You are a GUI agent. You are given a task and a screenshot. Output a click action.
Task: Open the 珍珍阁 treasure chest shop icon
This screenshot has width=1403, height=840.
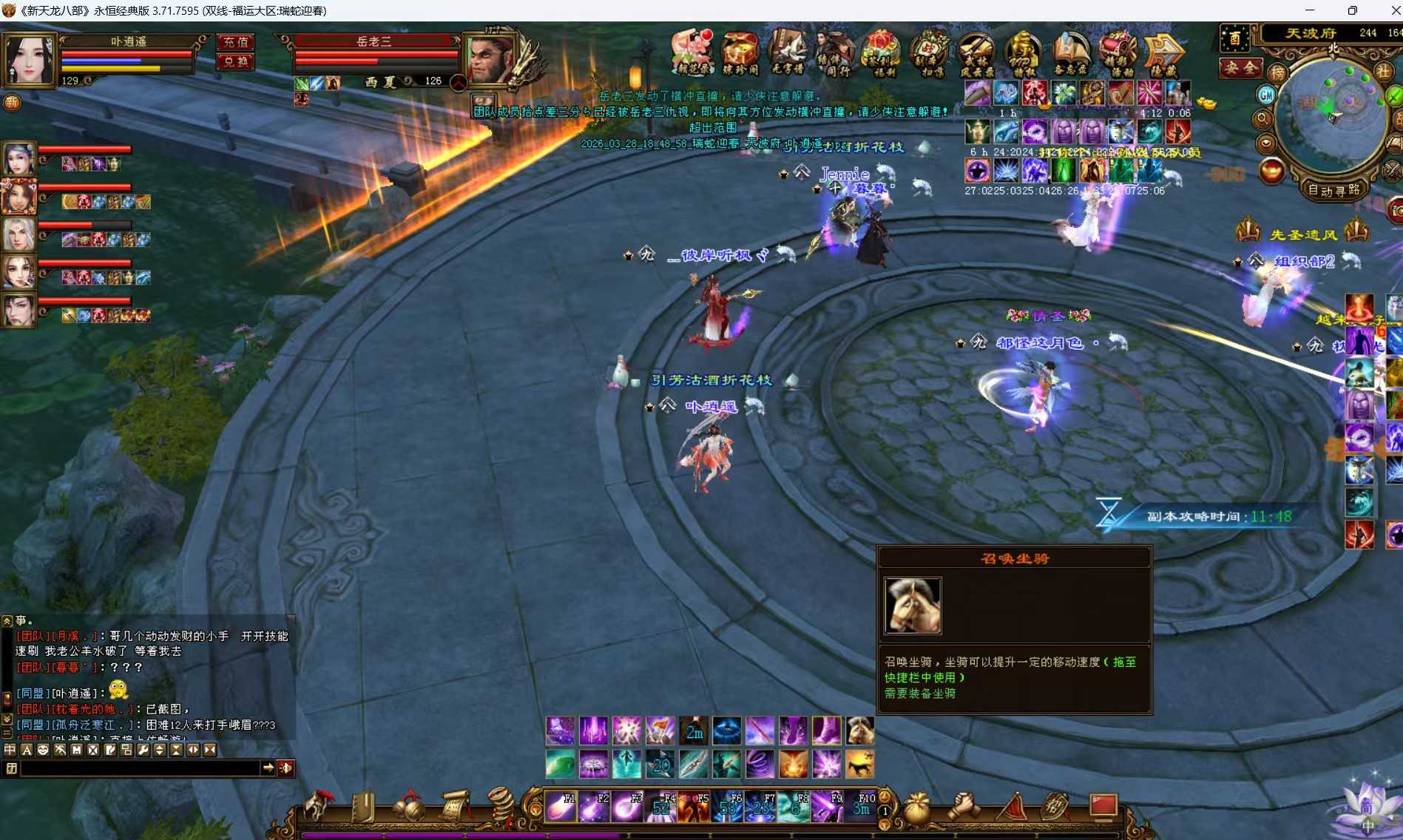[740, 53]
